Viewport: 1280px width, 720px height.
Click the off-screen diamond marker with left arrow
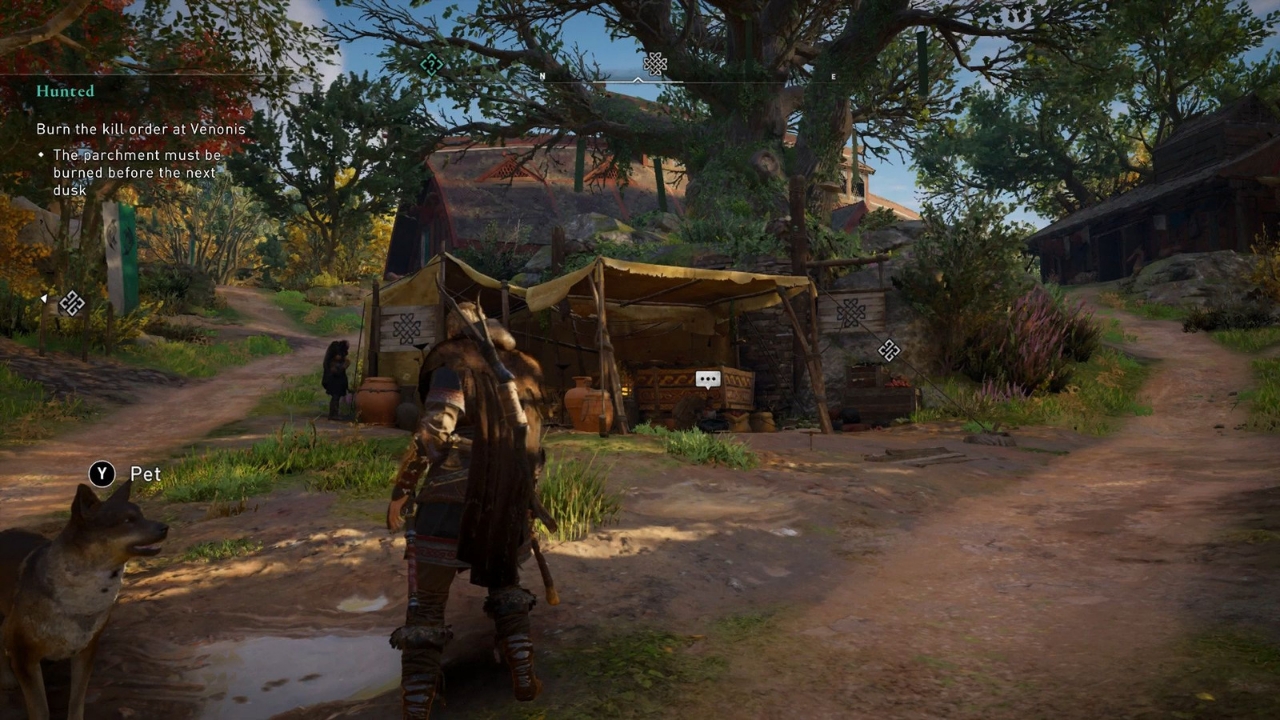70,302
